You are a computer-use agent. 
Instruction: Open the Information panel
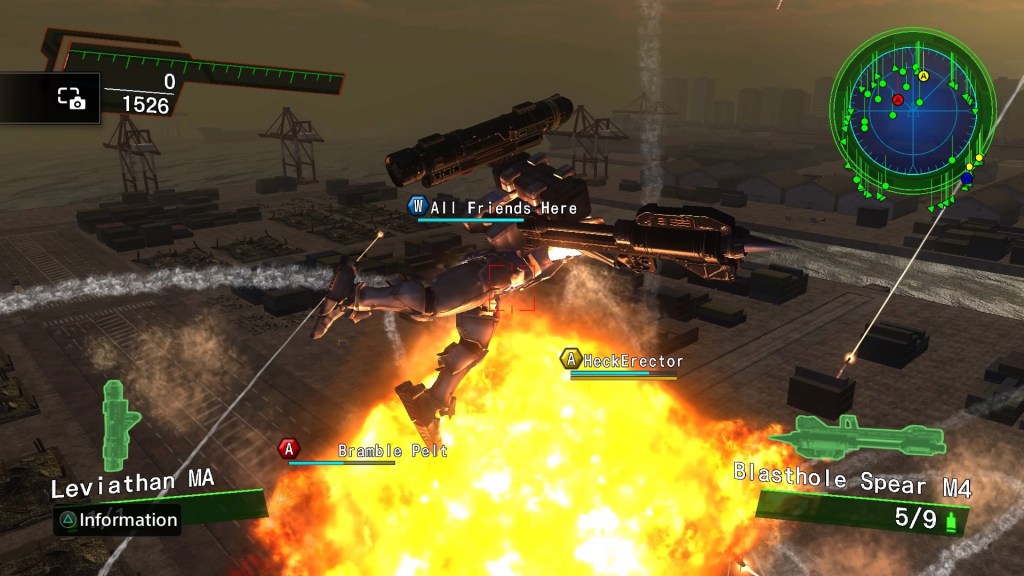(118, 520)
